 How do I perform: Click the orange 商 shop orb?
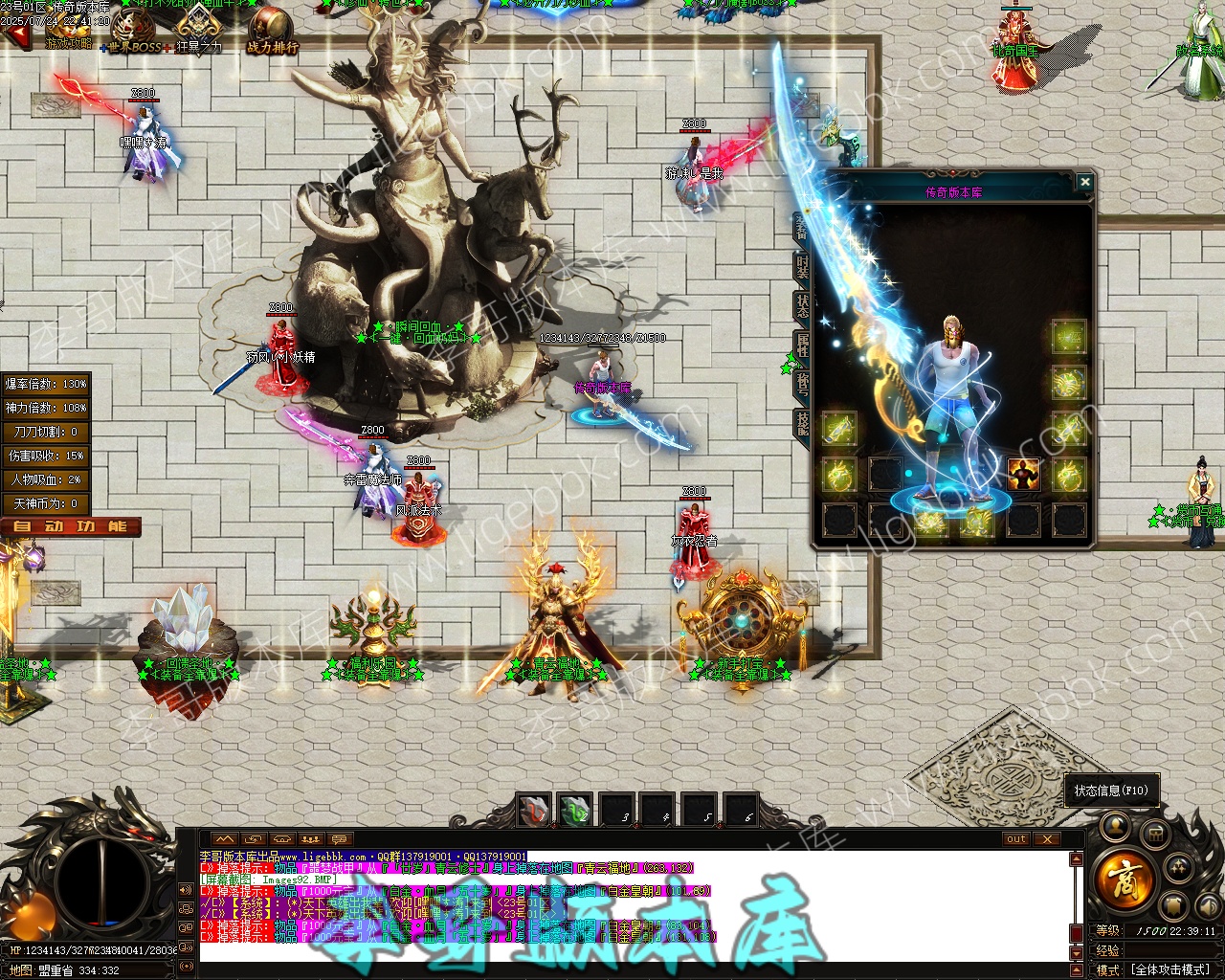(x=1123, y=880)
